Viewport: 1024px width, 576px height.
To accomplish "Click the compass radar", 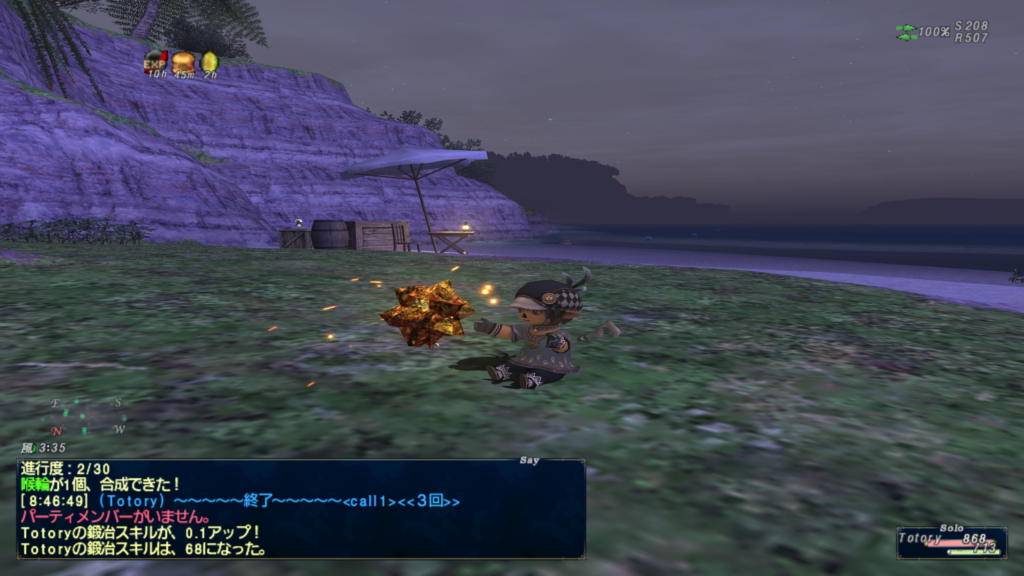I will pyautogui.click(x=88, y=416).
